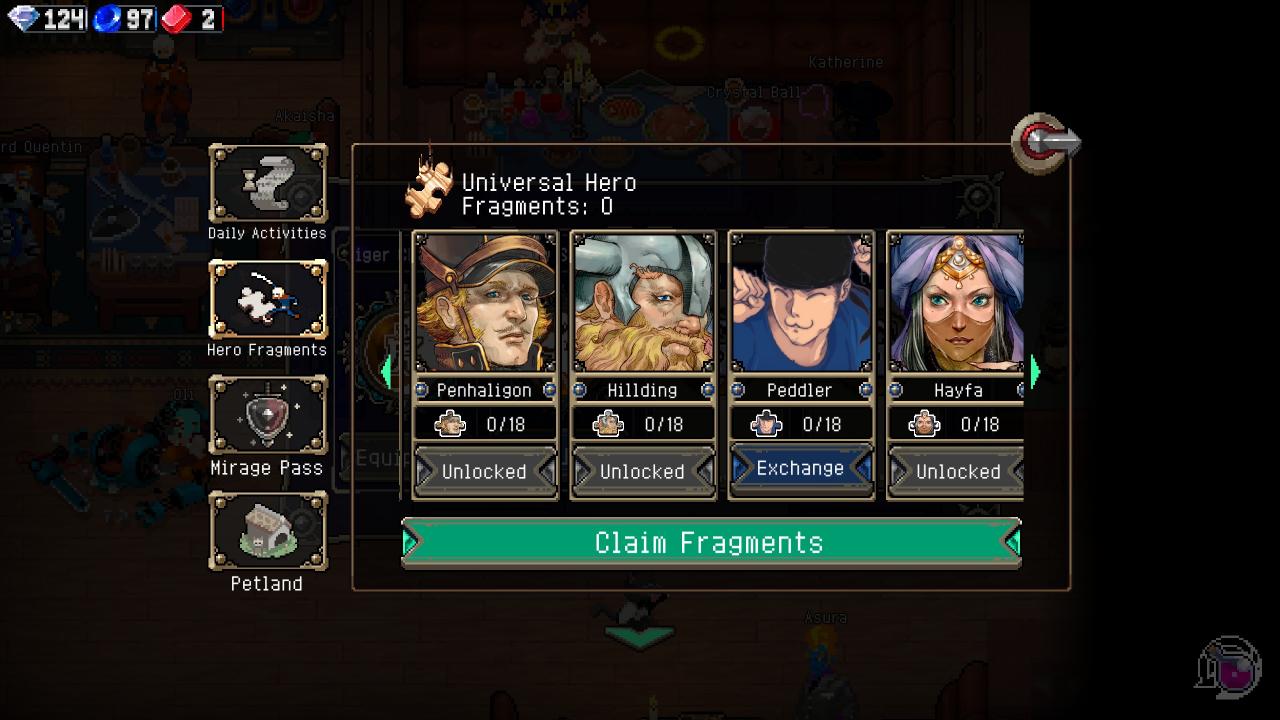1280x720 pixels.
Task: Switch to Mirage Pass
Action: tap(267, 416)
